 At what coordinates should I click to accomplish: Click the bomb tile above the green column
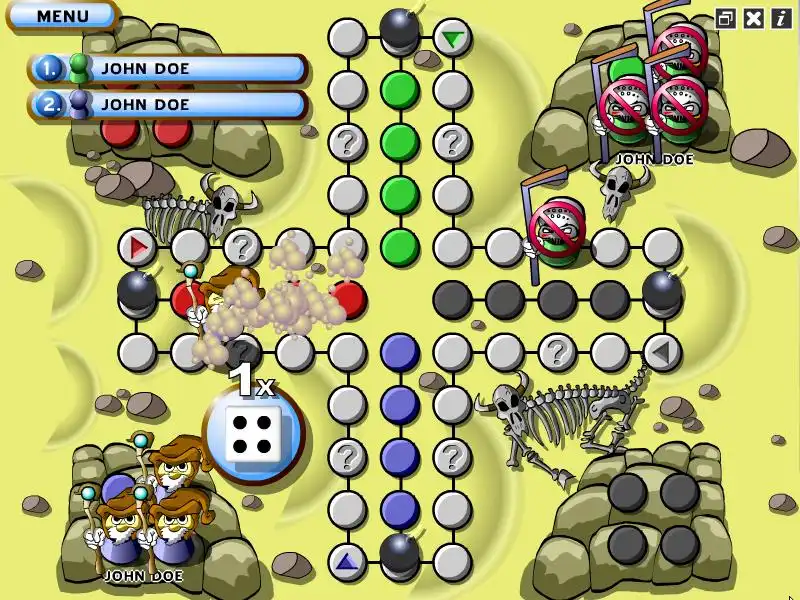click(x=400, y=30)
